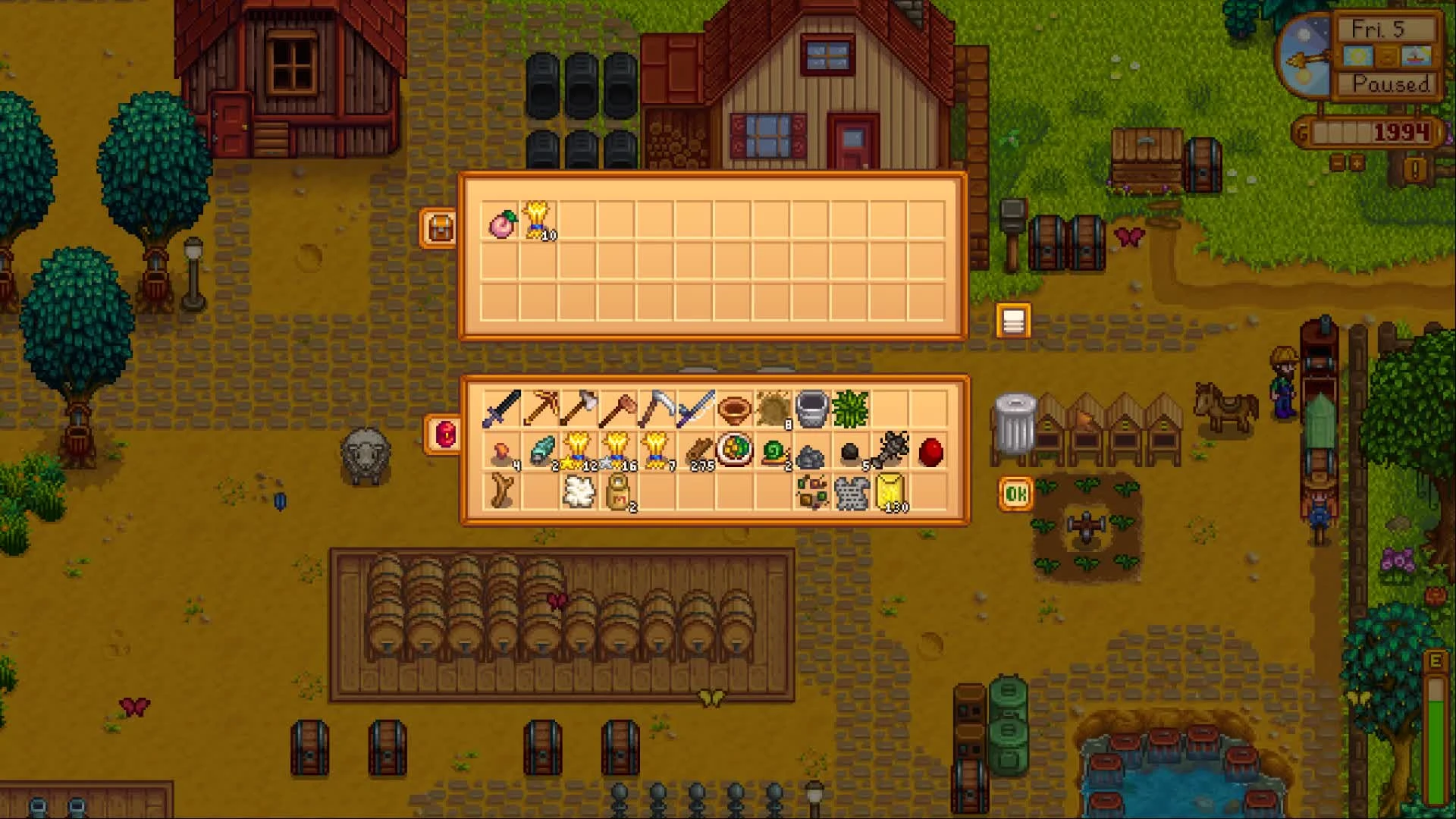1456x819 pixels.
Task: Select the stack of 130 hay
Action: point(890,494)
